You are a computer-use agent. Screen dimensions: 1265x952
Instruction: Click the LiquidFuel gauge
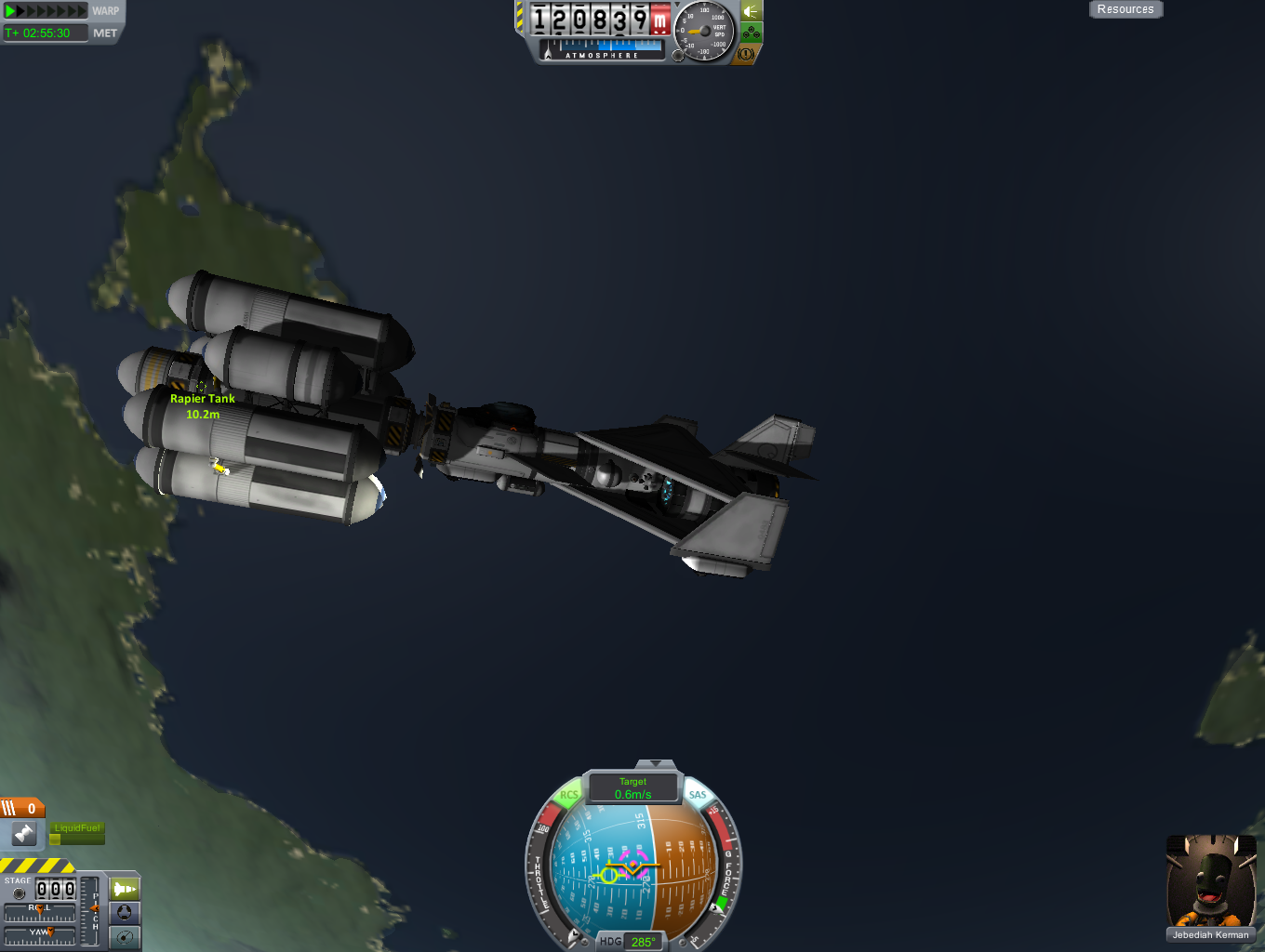point(77,834)
